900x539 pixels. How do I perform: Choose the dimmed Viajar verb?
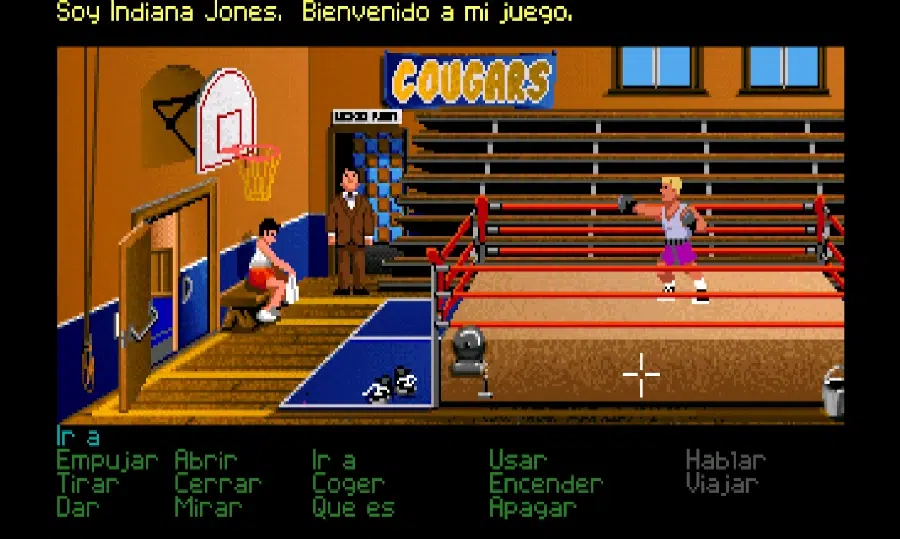click(x=722, y=485)
